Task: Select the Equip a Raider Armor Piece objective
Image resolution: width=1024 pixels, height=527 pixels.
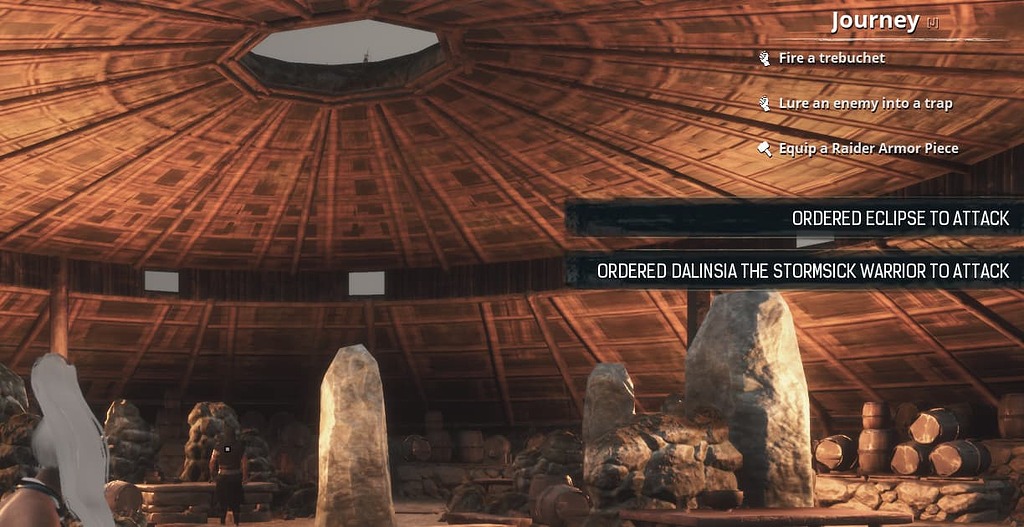Action: pyautogui.click(x=868, y=148)
